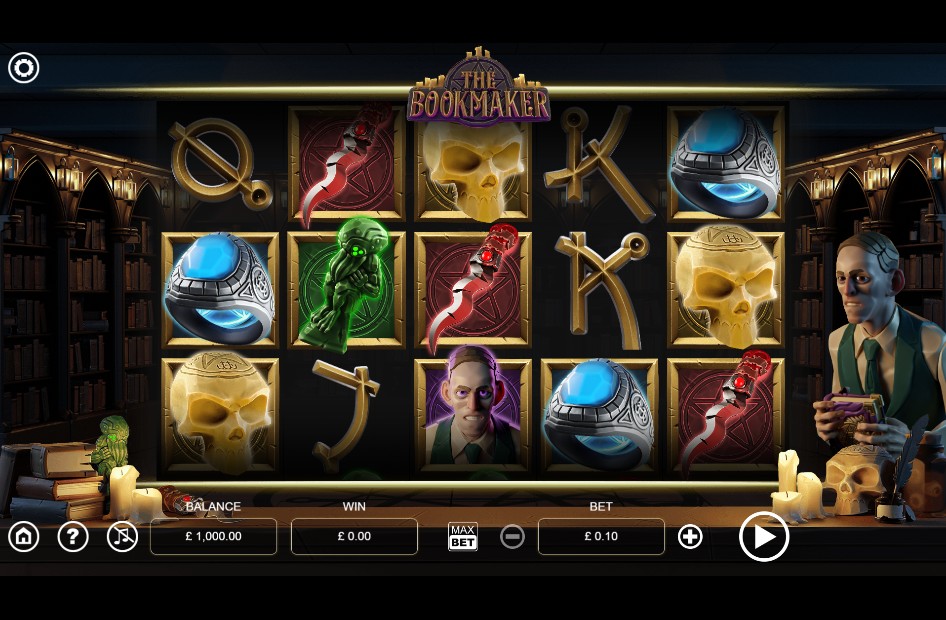This screenshot has height=620, width=946.
Task: Open the settings gear menu
Action: click(24, 68)
